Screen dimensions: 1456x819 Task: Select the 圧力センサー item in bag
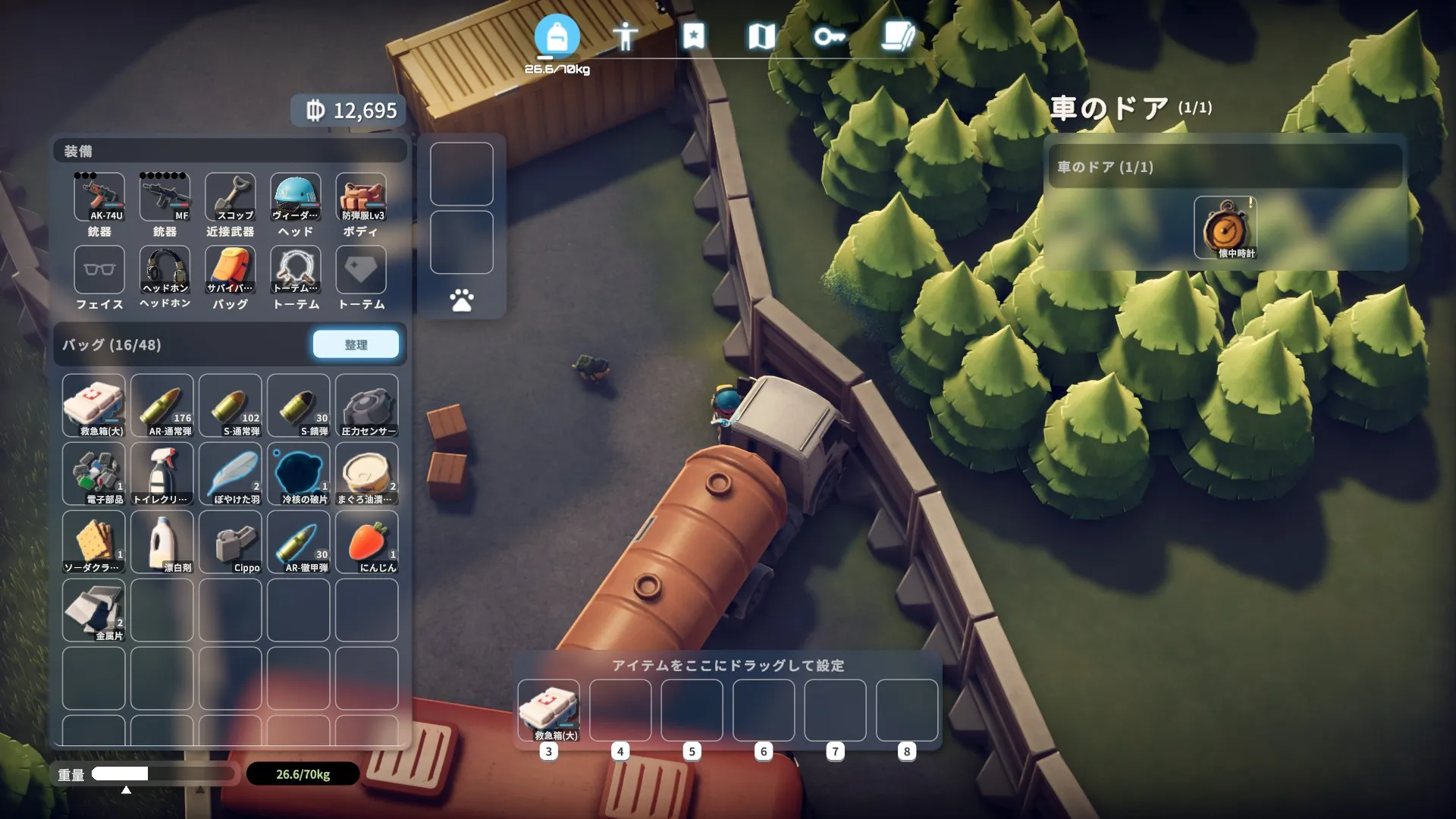tap(367, 406)
